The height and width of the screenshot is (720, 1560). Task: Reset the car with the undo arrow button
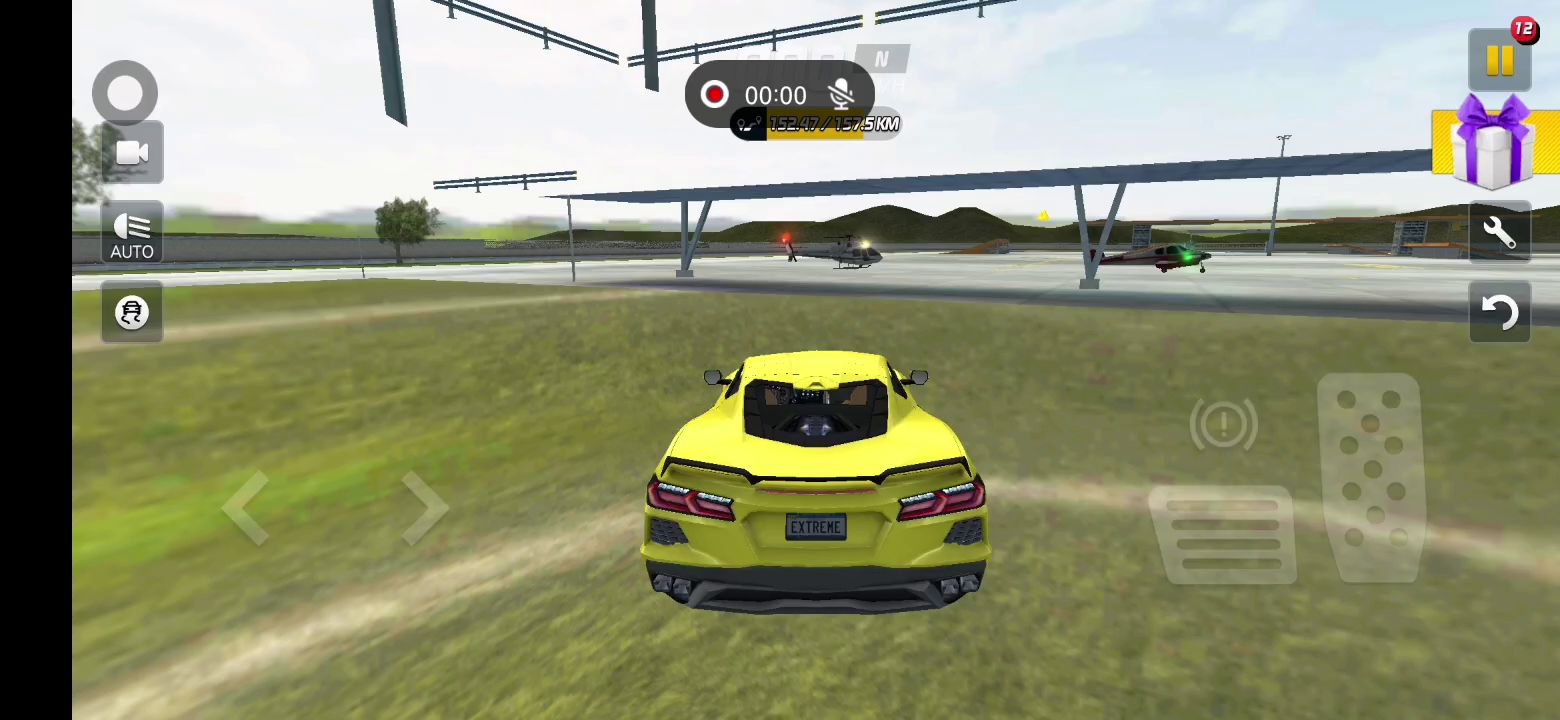(1499, 312)
